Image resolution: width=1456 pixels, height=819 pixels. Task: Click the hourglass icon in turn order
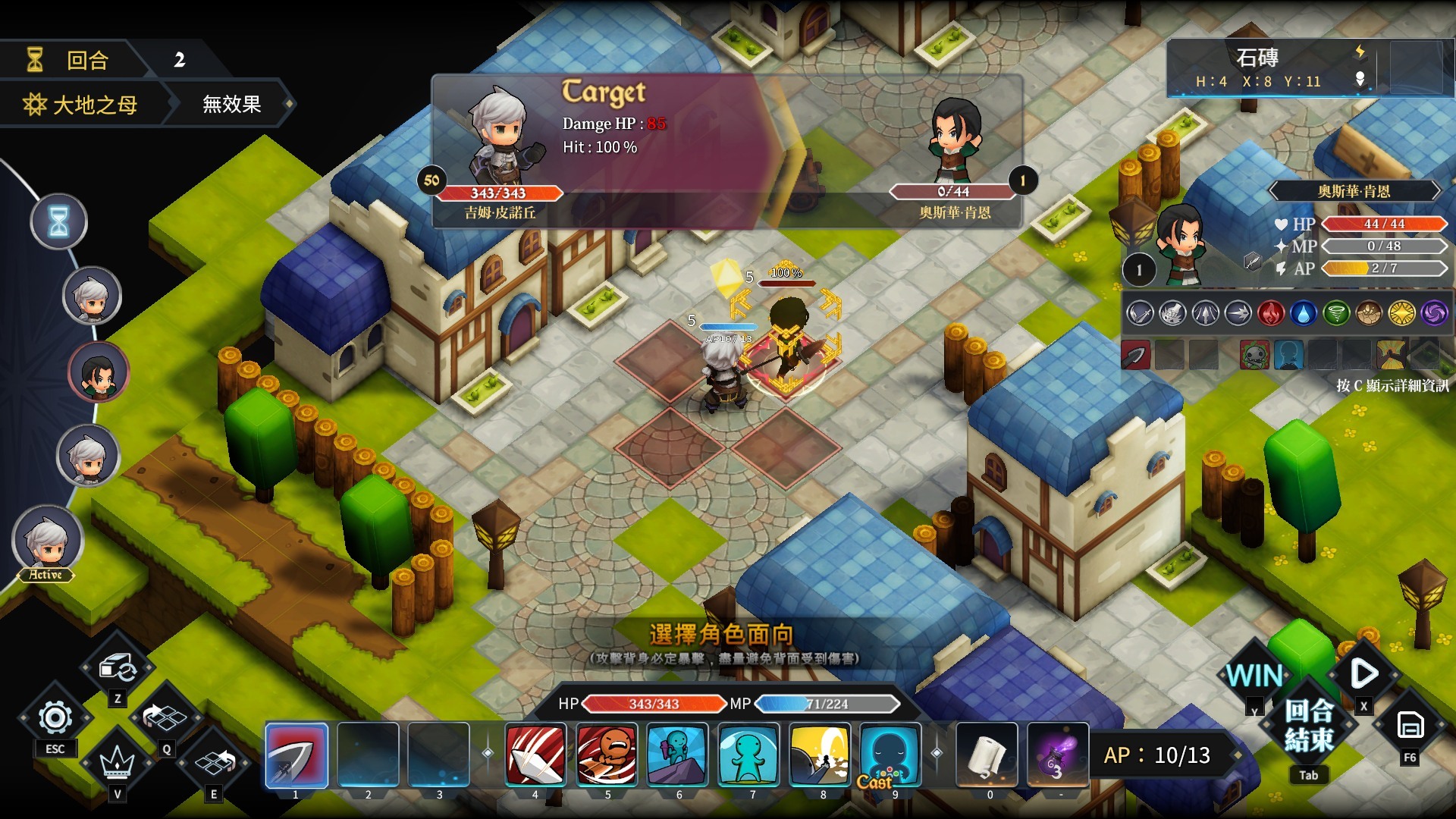(x=59, y=222)
